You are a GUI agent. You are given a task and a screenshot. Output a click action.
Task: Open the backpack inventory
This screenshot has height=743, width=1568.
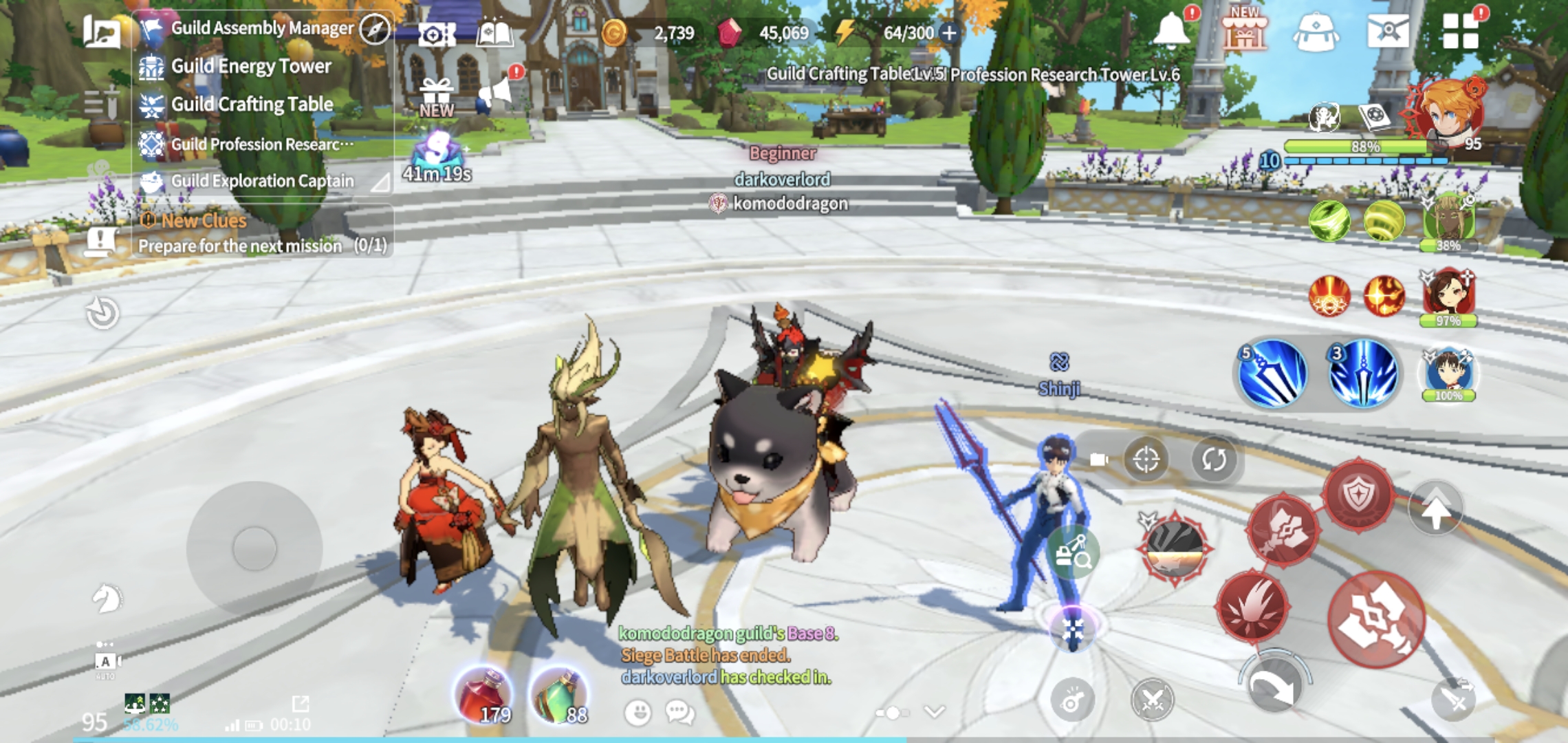coord(1316,32)
